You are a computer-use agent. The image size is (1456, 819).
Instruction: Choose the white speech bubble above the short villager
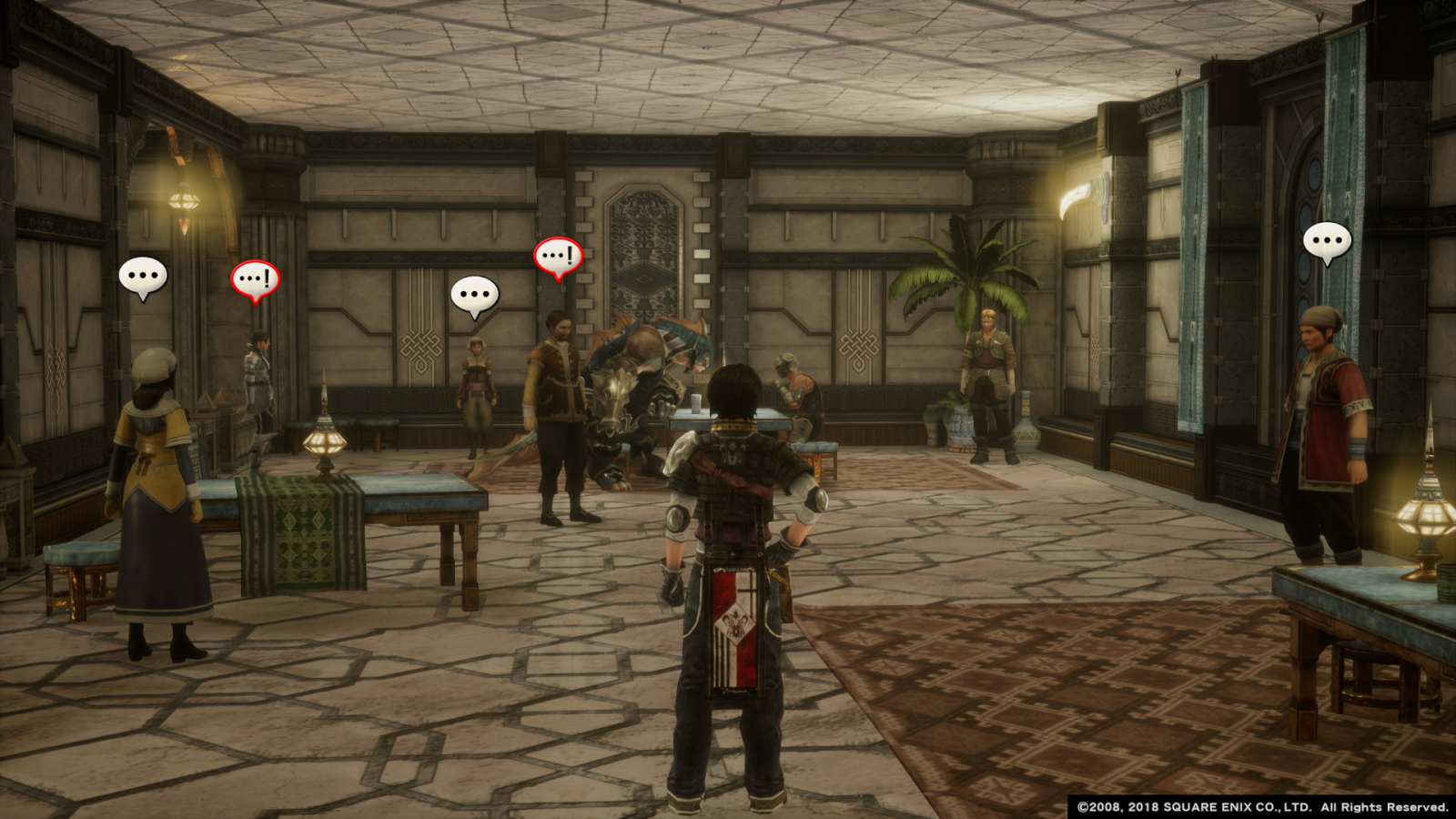pyautogui.click(x=474, y=295)
